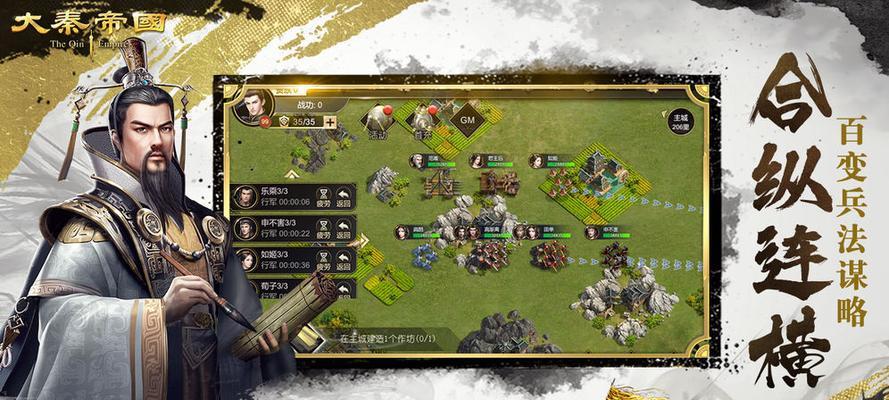
Task: Tap the plus button beside 35/35
Action: [330, 123]
